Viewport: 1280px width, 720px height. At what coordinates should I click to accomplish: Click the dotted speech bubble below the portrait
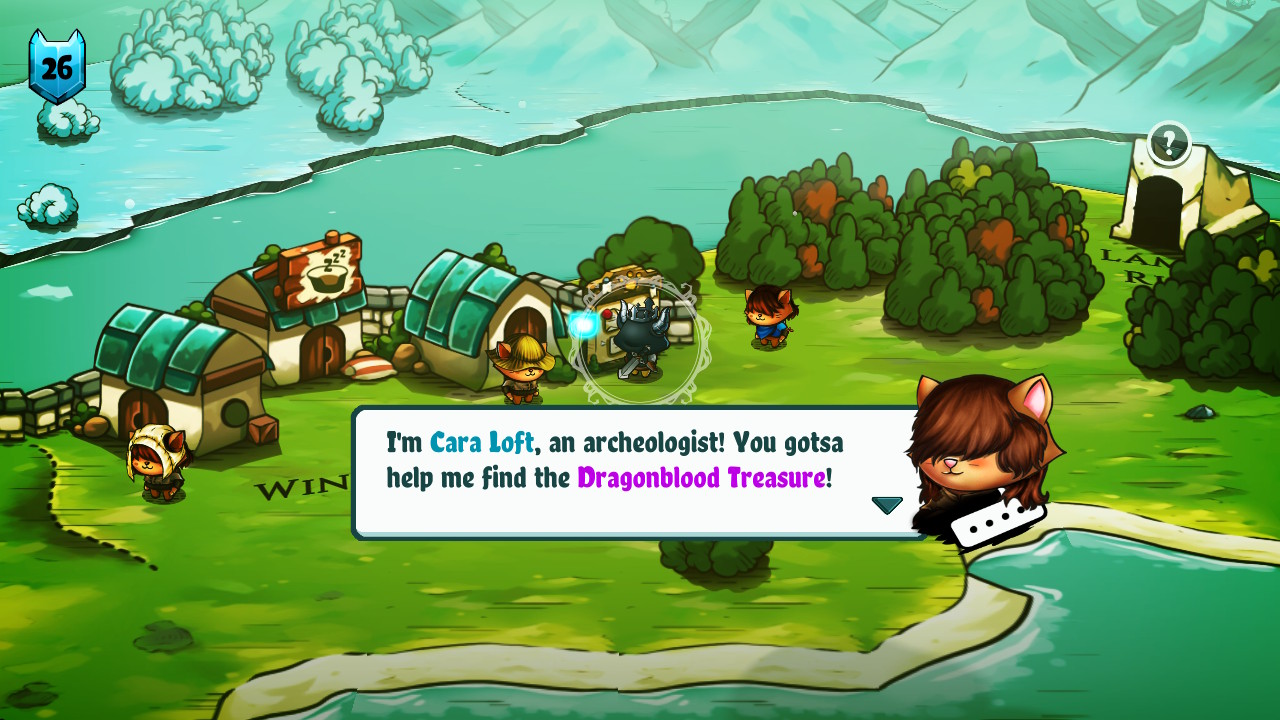(997, 524)
